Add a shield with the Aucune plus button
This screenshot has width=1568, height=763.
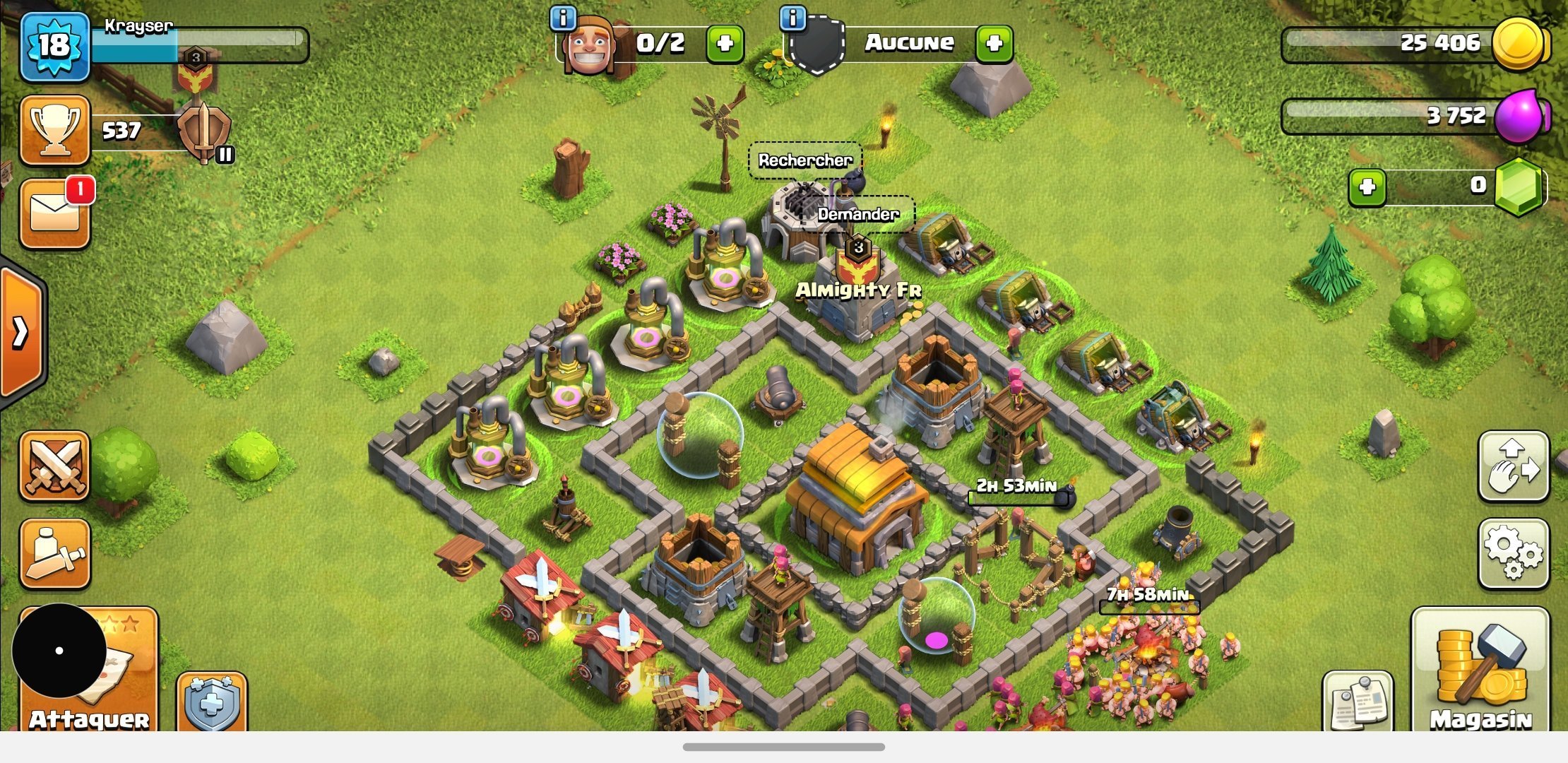(x=994, y=44)
